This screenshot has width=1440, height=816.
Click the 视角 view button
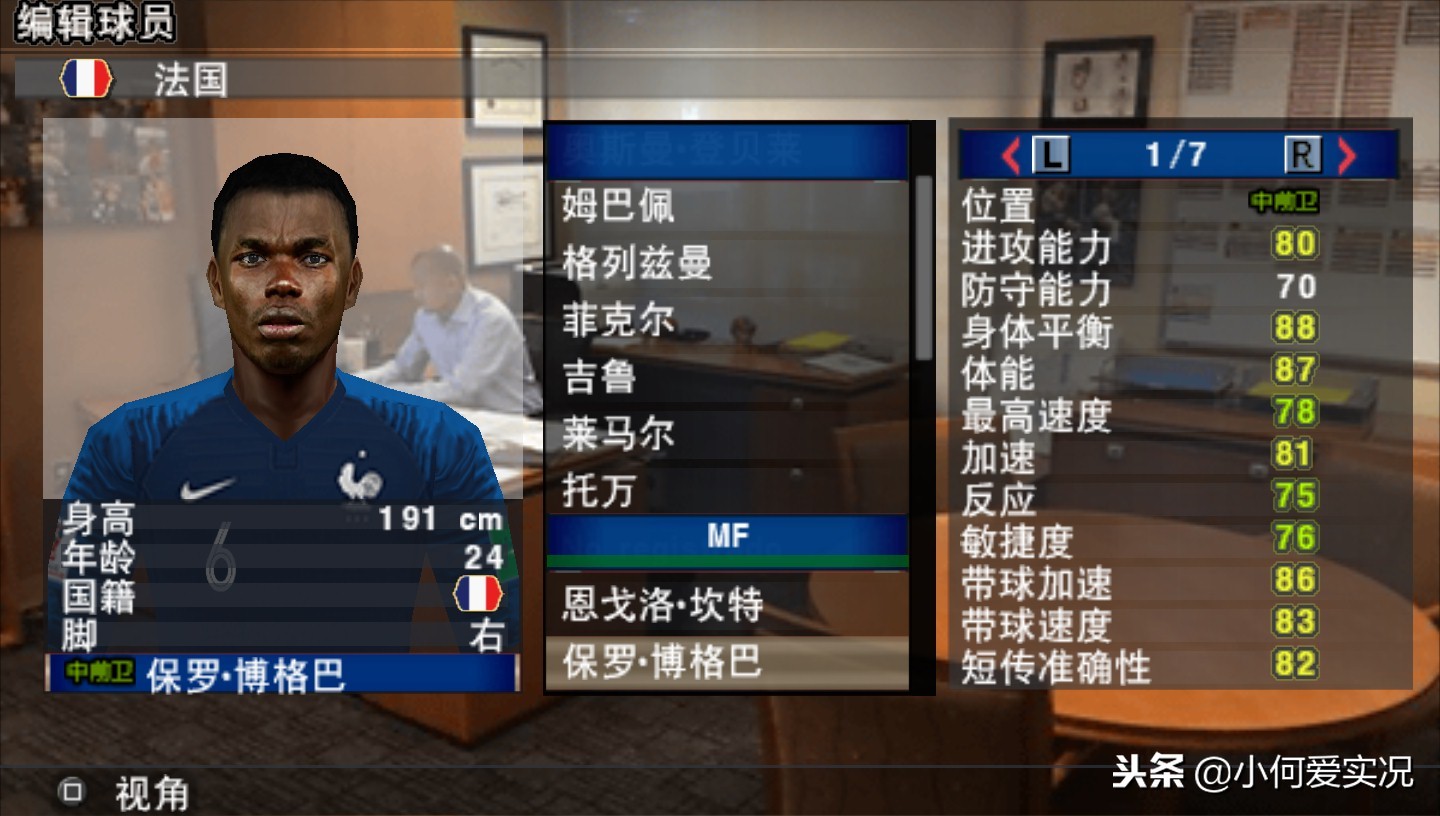pyautogui.click(x=152, y=795)
